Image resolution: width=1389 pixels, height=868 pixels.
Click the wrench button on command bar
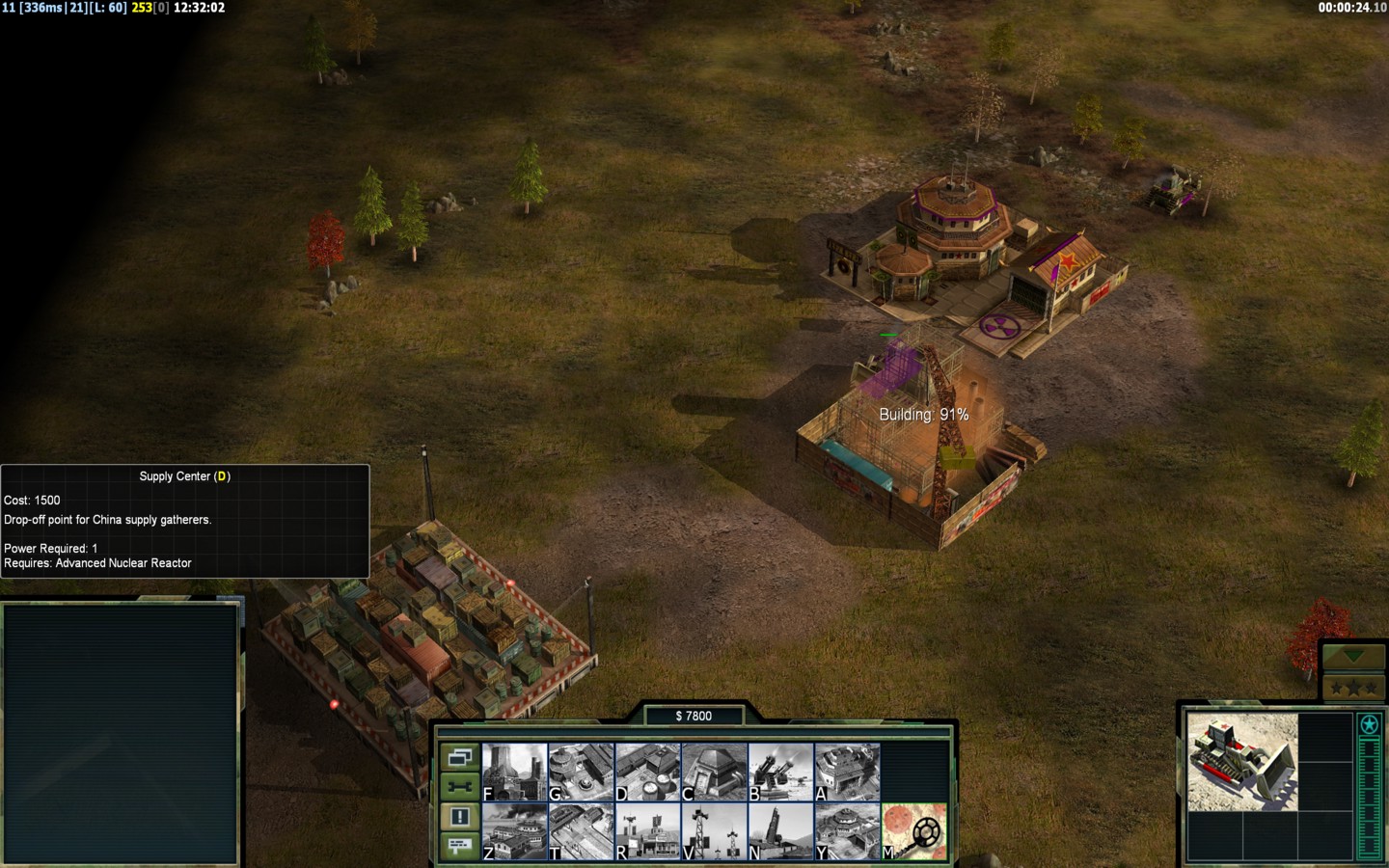pos(460,787)
